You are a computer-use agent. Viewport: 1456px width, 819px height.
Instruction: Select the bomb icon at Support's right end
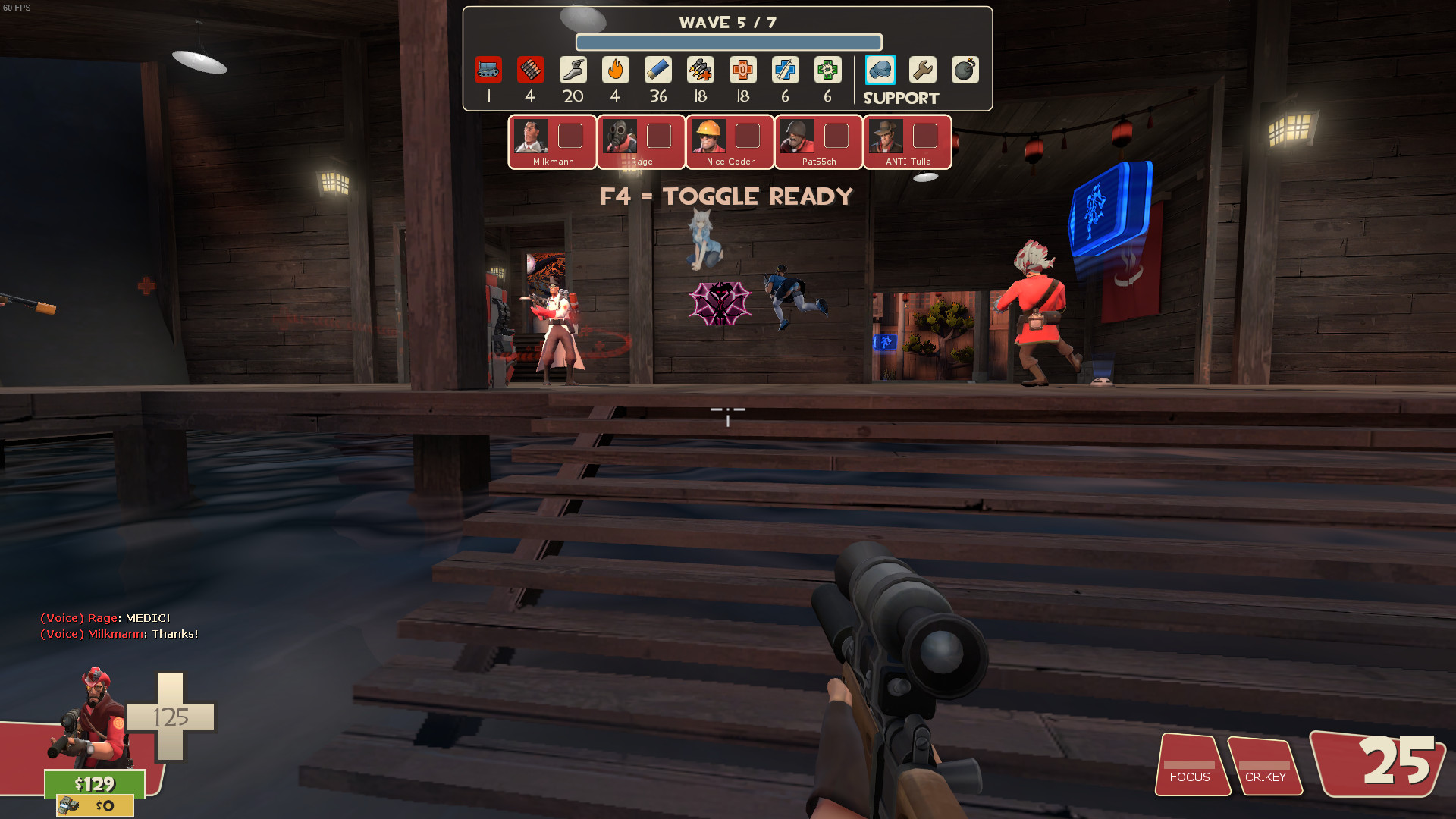click(965, 71)
